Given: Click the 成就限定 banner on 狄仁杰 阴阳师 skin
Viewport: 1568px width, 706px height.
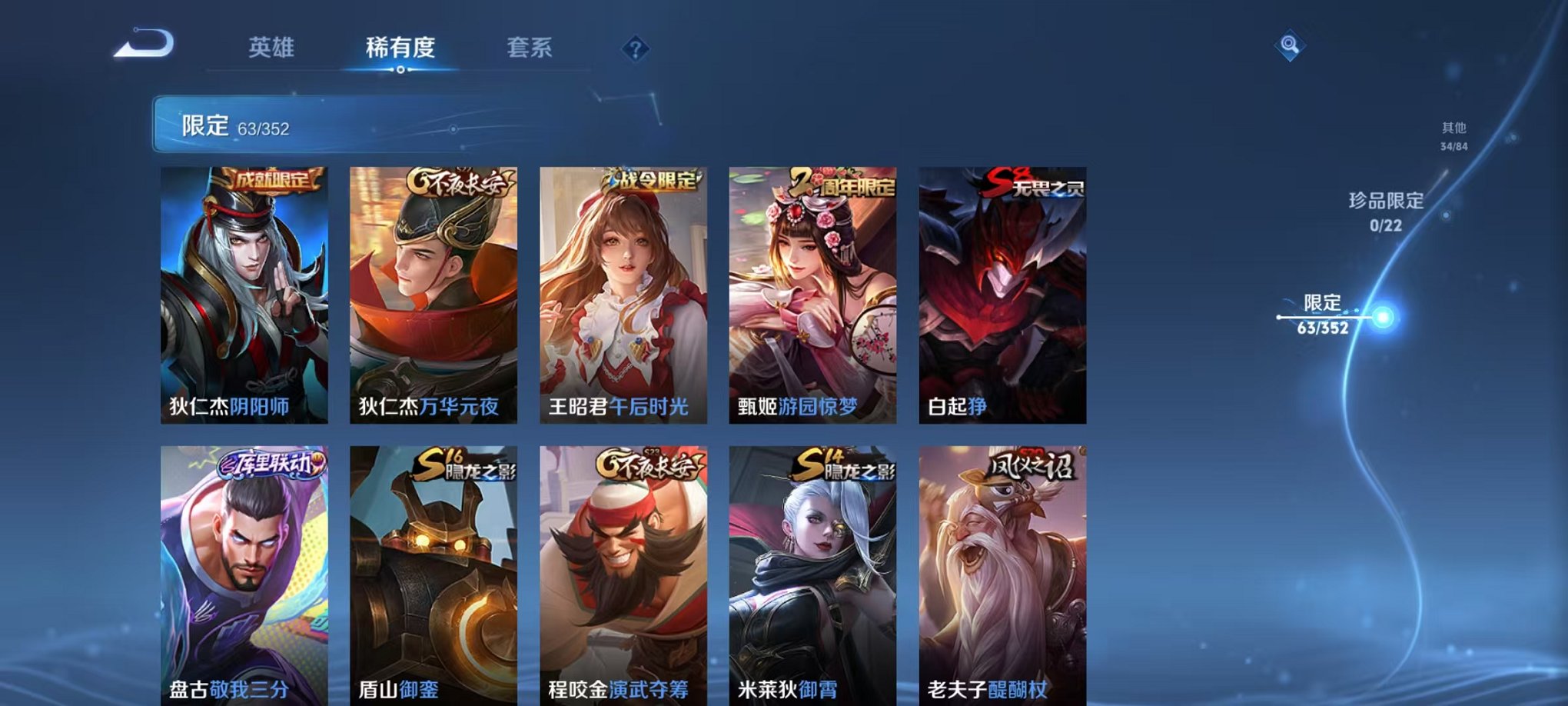Looking at the screenshot, I should (273, 180).
